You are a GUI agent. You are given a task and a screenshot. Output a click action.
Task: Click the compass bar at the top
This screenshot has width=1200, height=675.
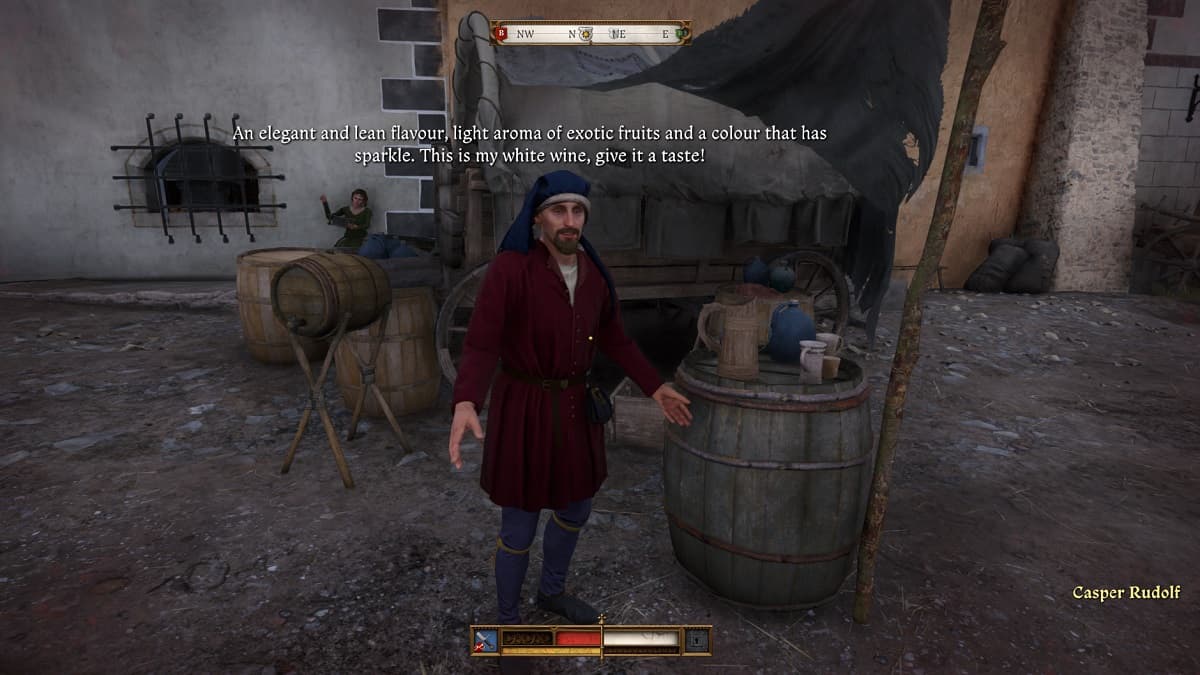(591, 33)
